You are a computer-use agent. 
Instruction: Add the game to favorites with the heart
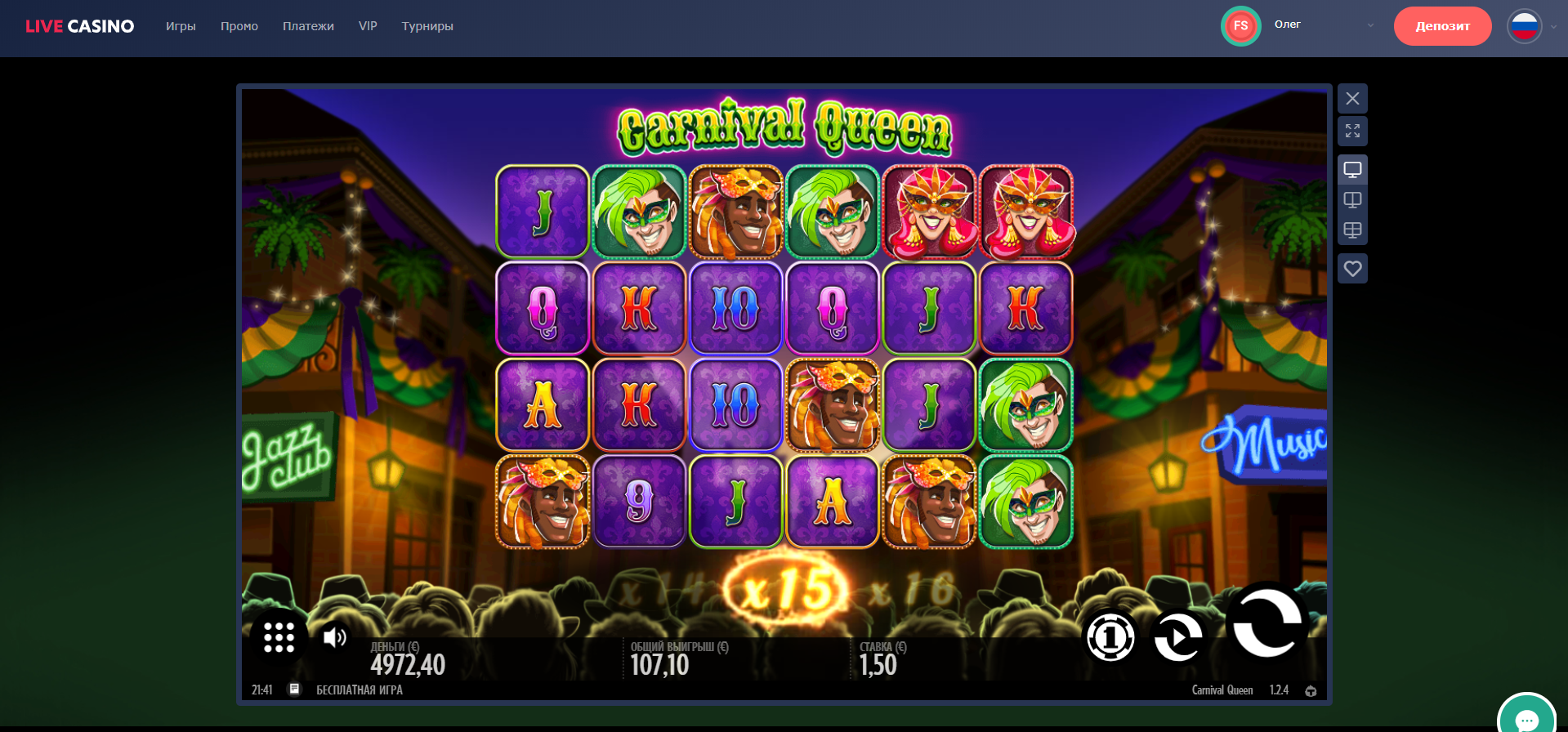pyautogui.click(x=1352, y=269)
